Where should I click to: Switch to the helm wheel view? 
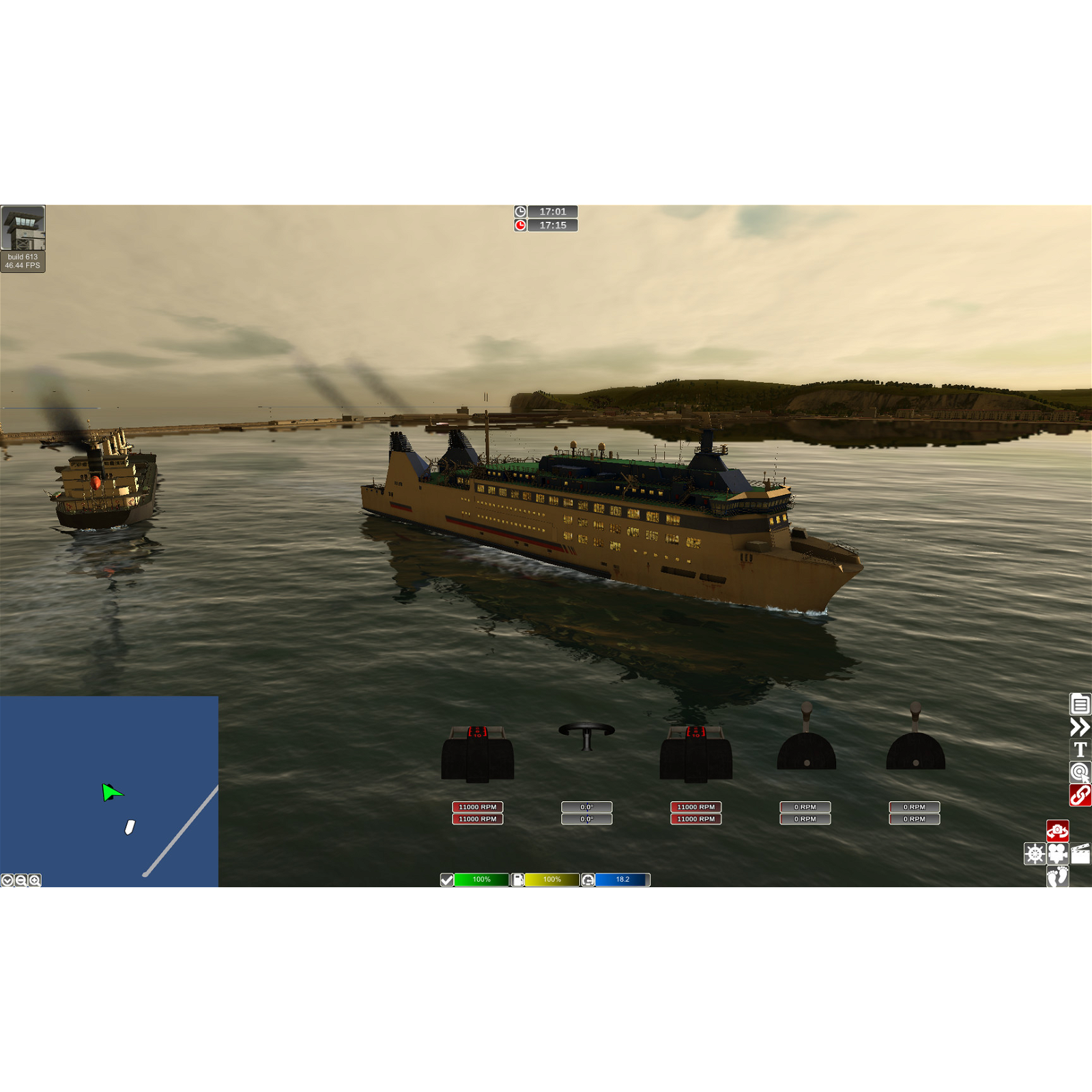(x=1035, y=853)
